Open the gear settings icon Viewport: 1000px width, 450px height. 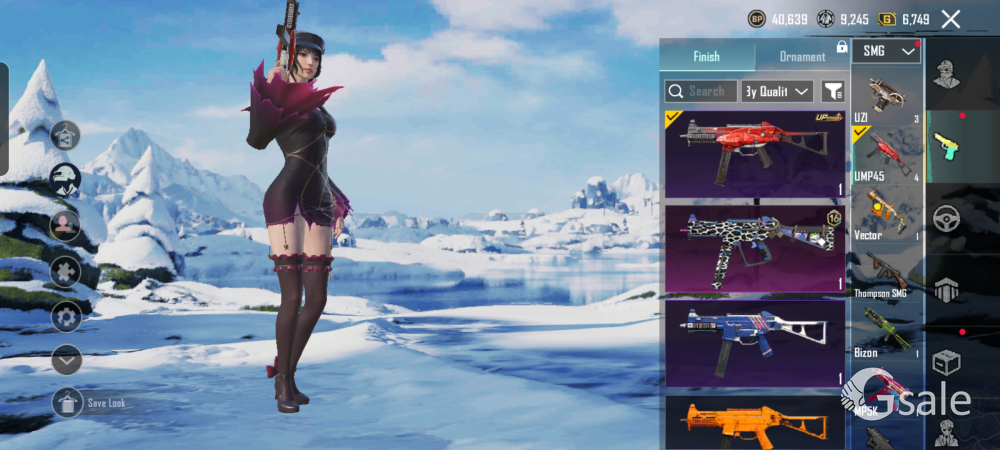click(66, 318)
